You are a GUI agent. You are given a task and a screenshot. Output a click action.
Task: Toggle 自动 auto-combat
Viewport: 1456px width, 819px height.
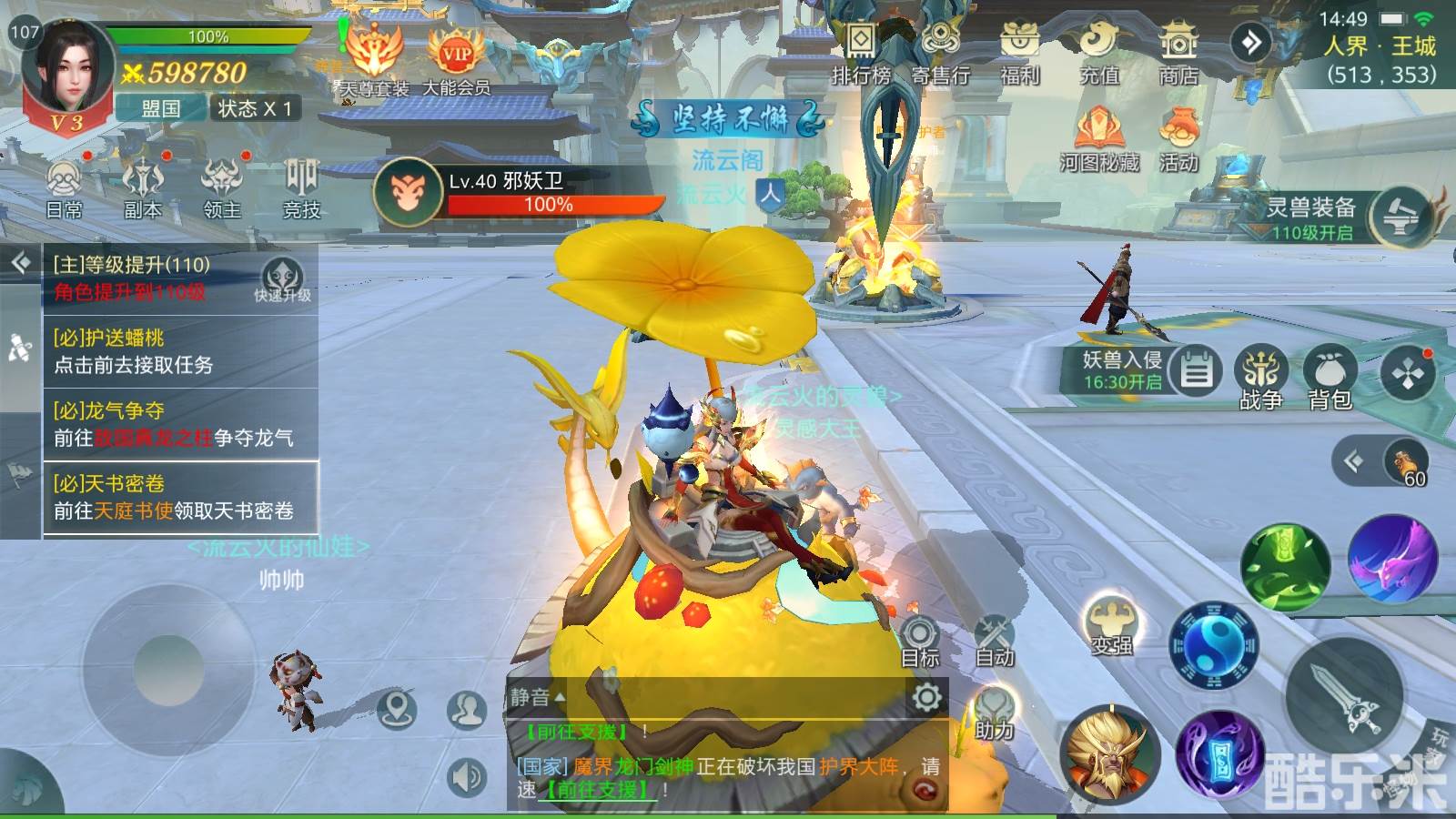point(994,640)
